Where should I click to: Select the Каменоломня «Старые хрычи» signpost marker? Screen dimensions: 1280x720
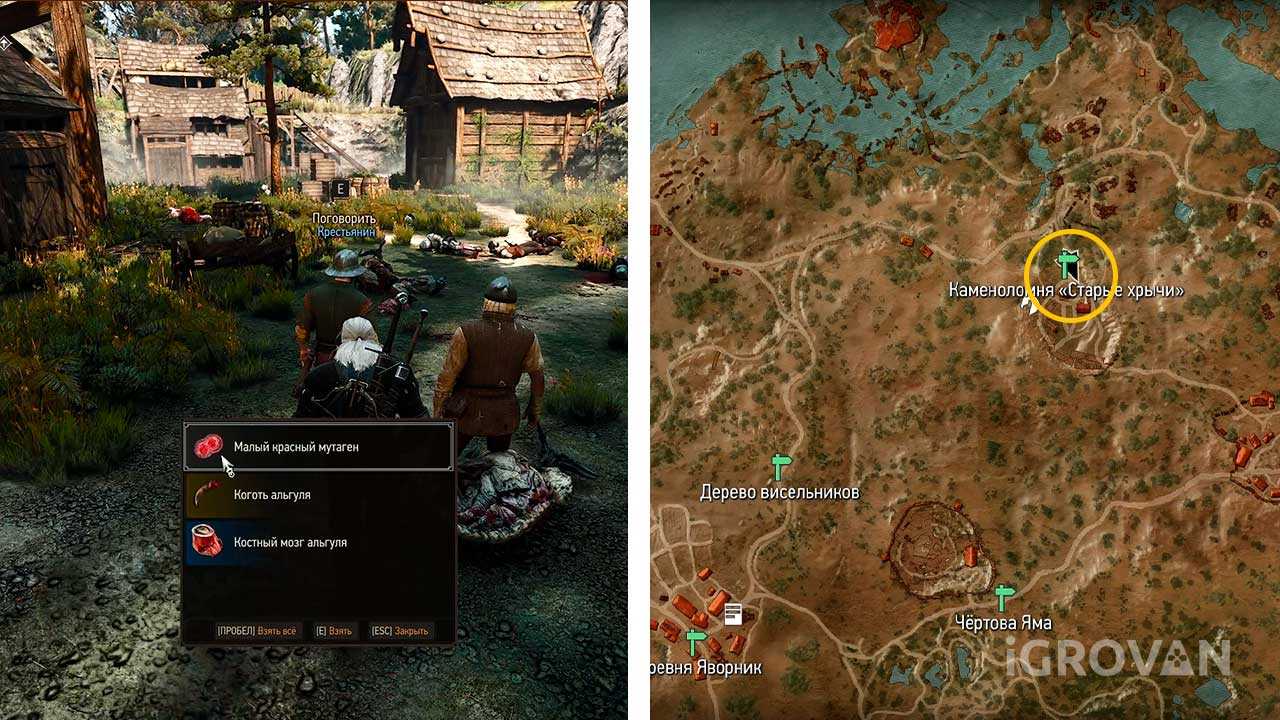[1067, 264]
